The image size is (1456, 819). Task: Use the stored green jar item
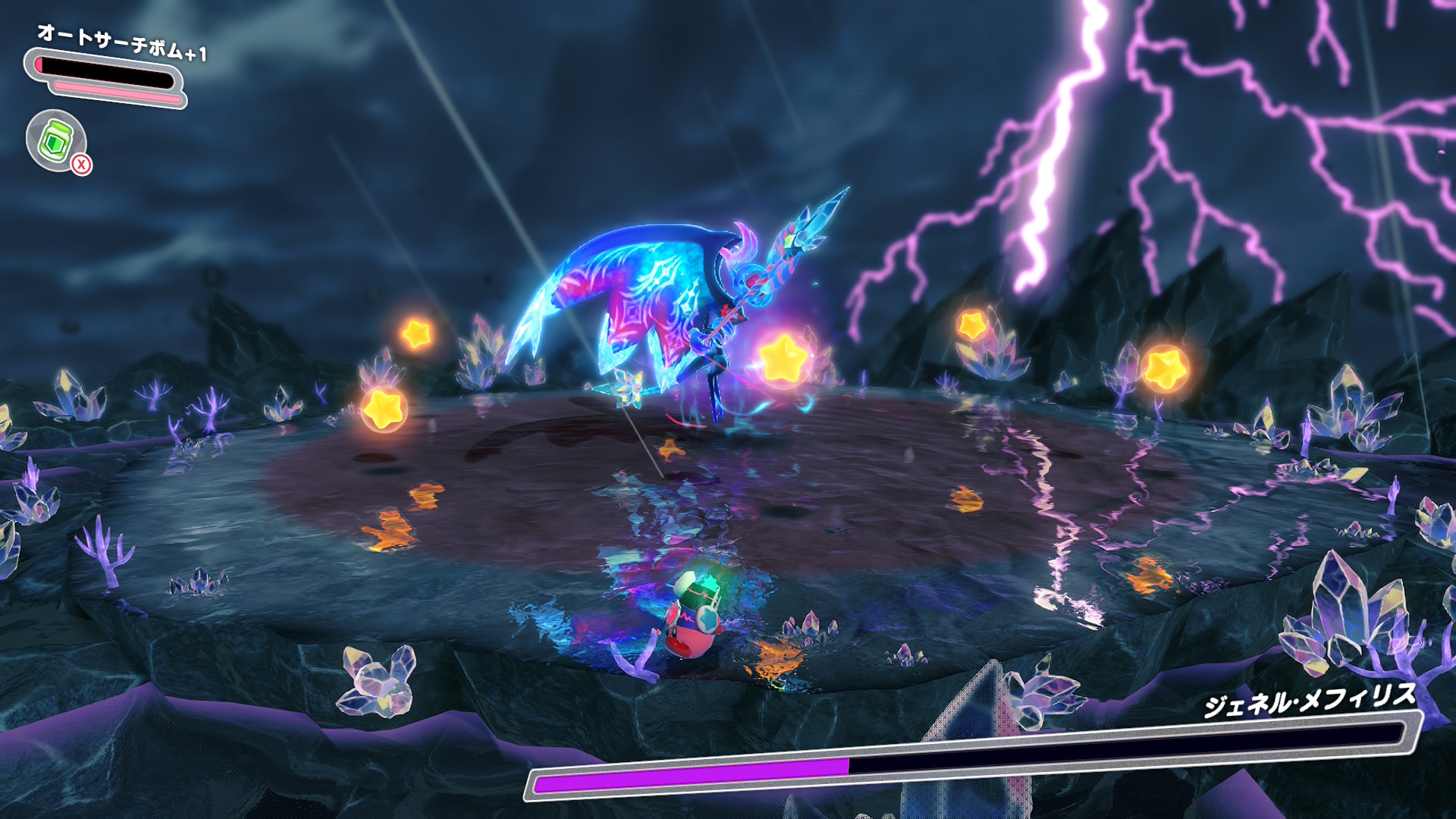click(56, 140)
